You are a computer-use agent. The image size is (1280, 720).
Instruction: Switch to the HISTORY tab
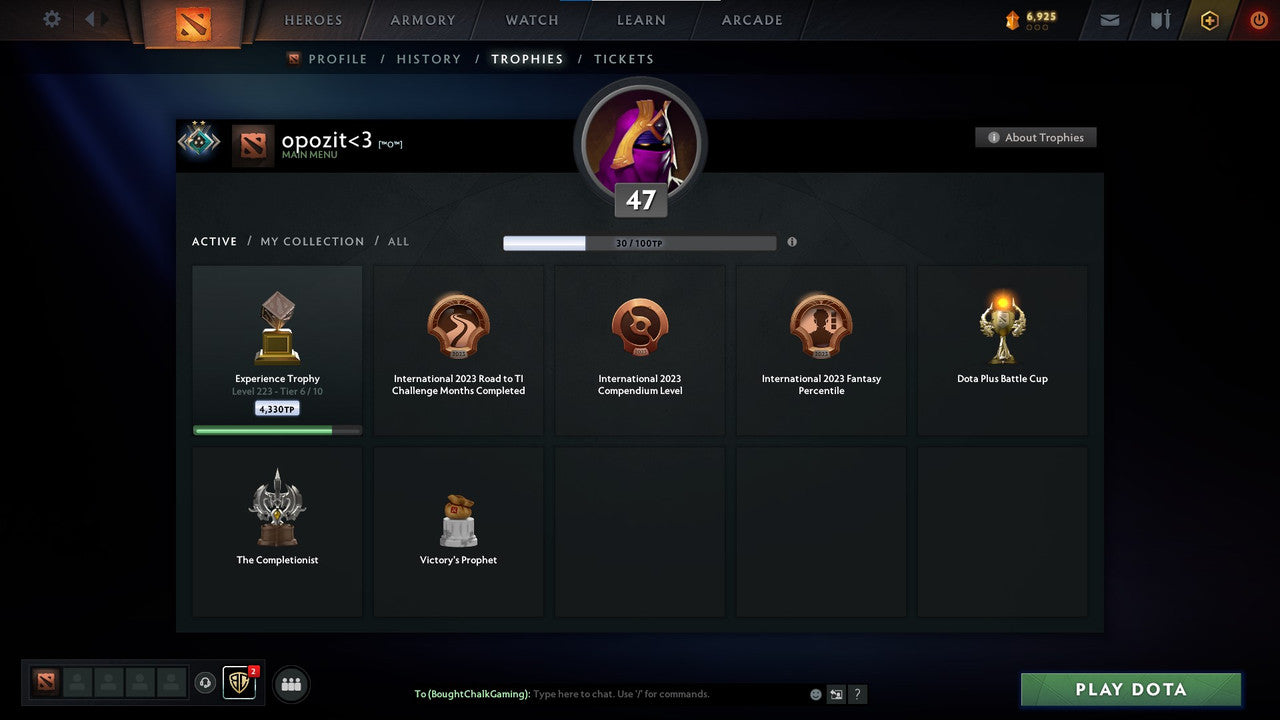[428, 58]
